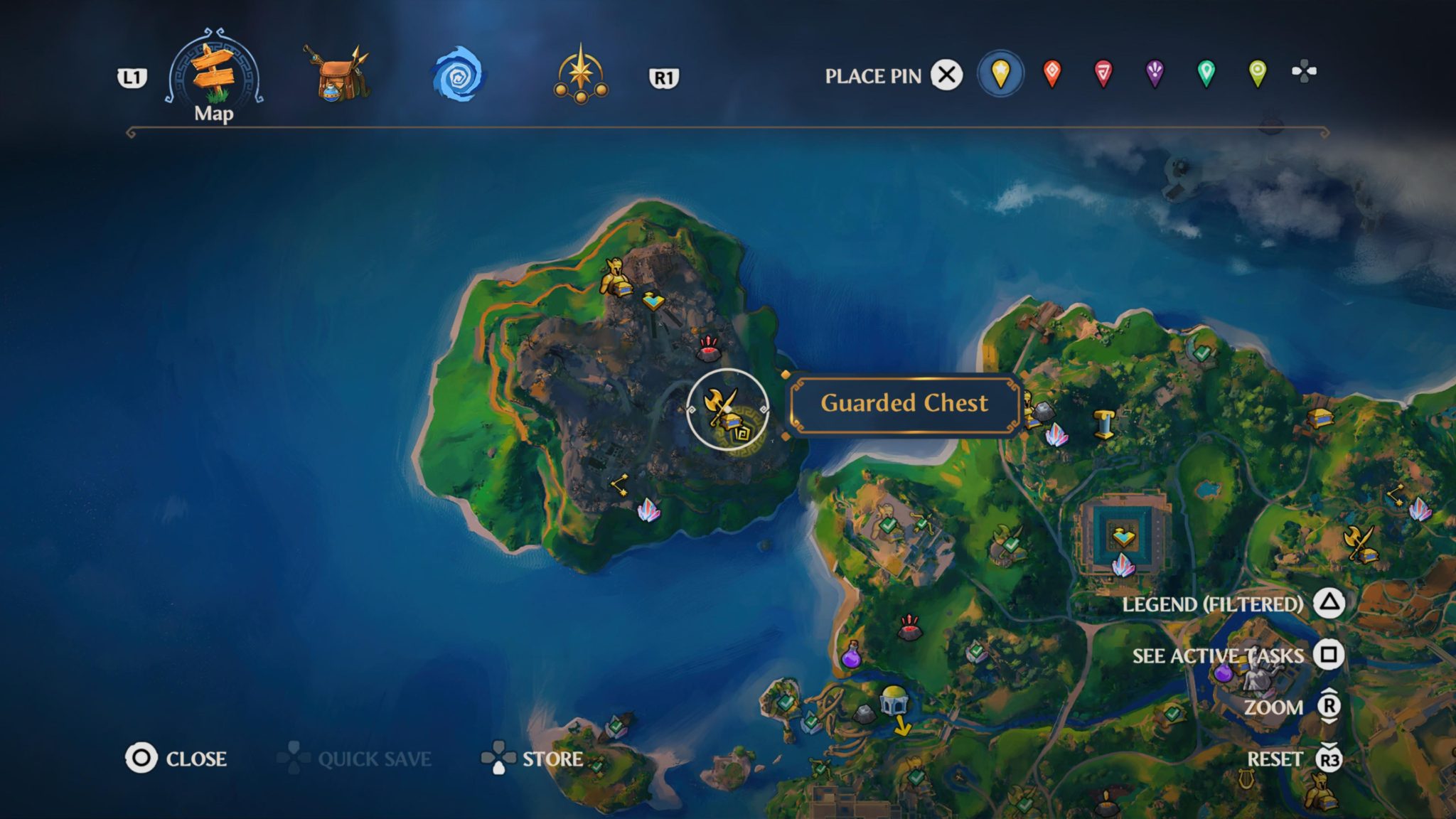Open the golden star constellation icon
The height and width of the screenshot is (819, 1456).
(582, 73)
